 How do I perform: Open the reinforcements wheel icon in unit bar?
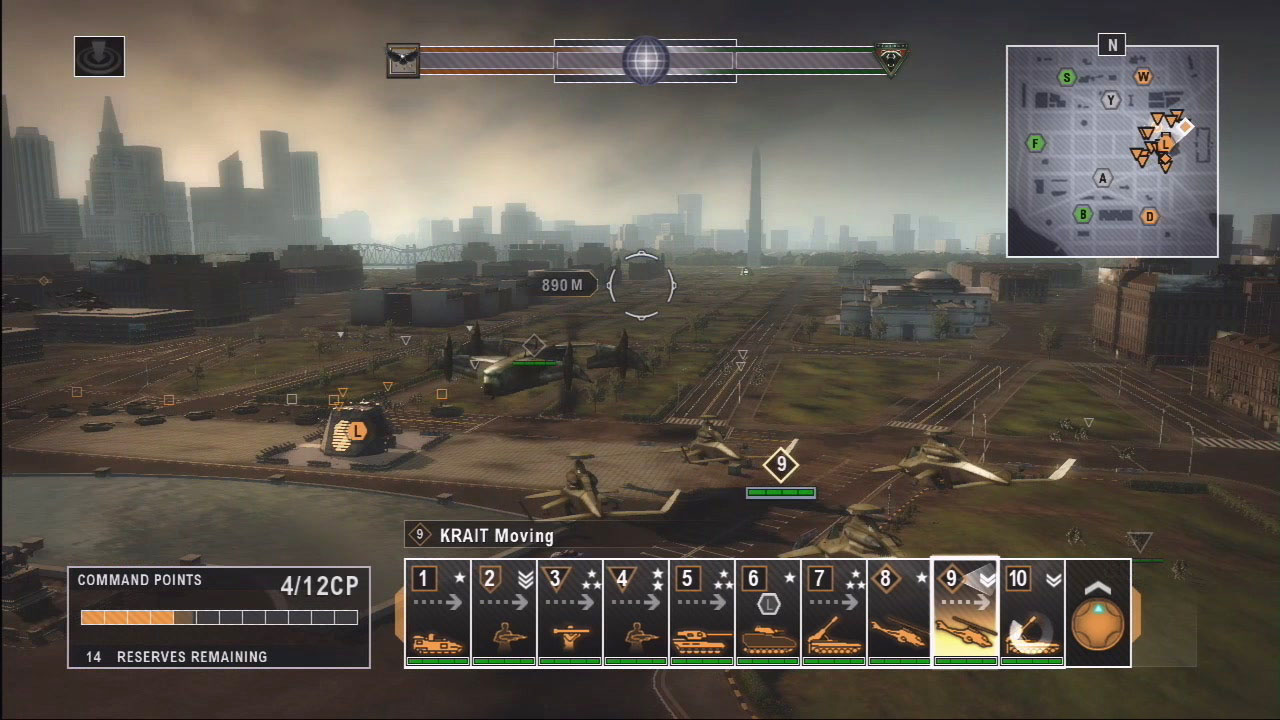click(1098, 614)
